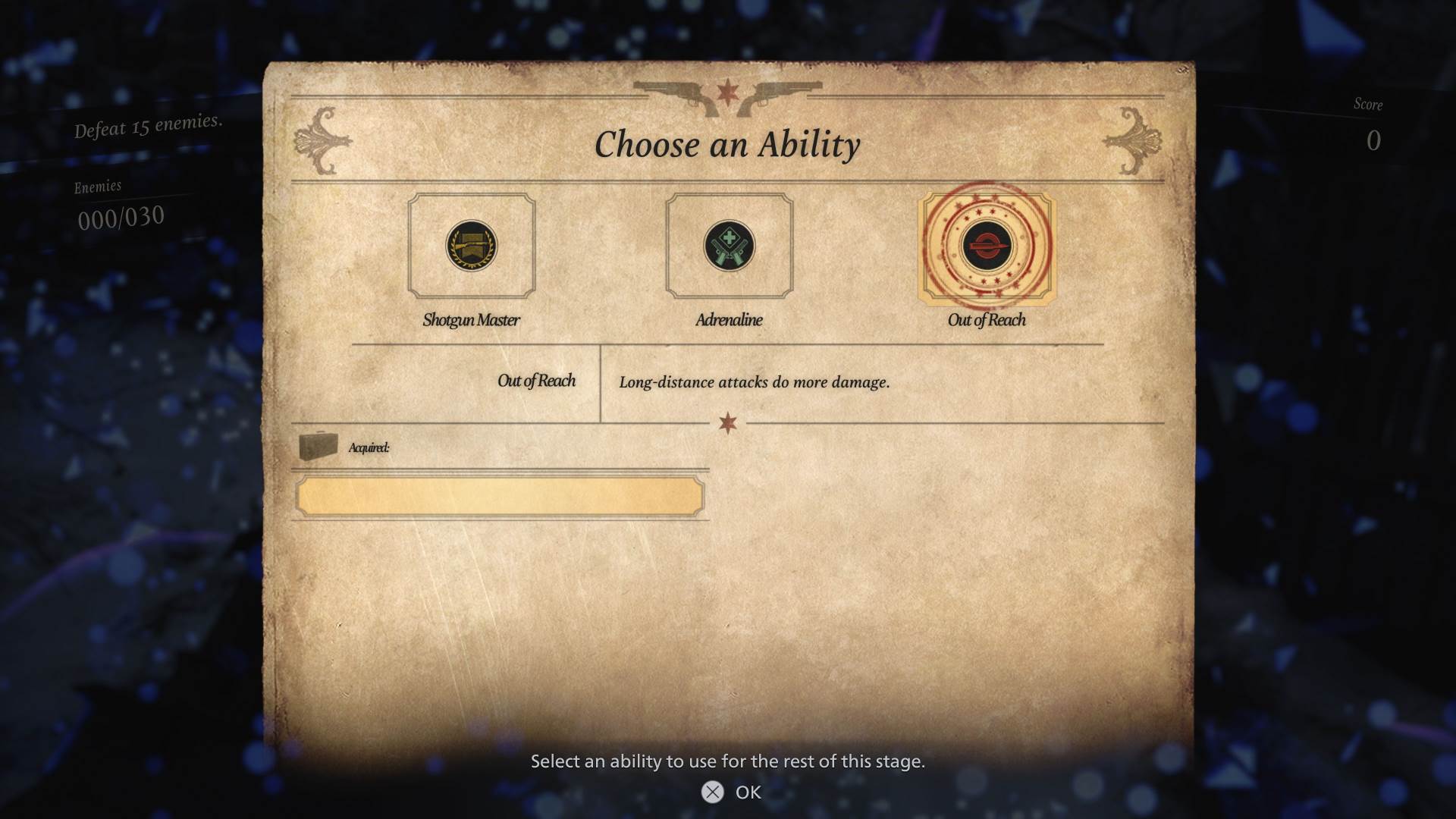Select the Adrenaline ability card
This screenshot has width=1456, height=819.
pyautogui.click(x=729, y=246)
